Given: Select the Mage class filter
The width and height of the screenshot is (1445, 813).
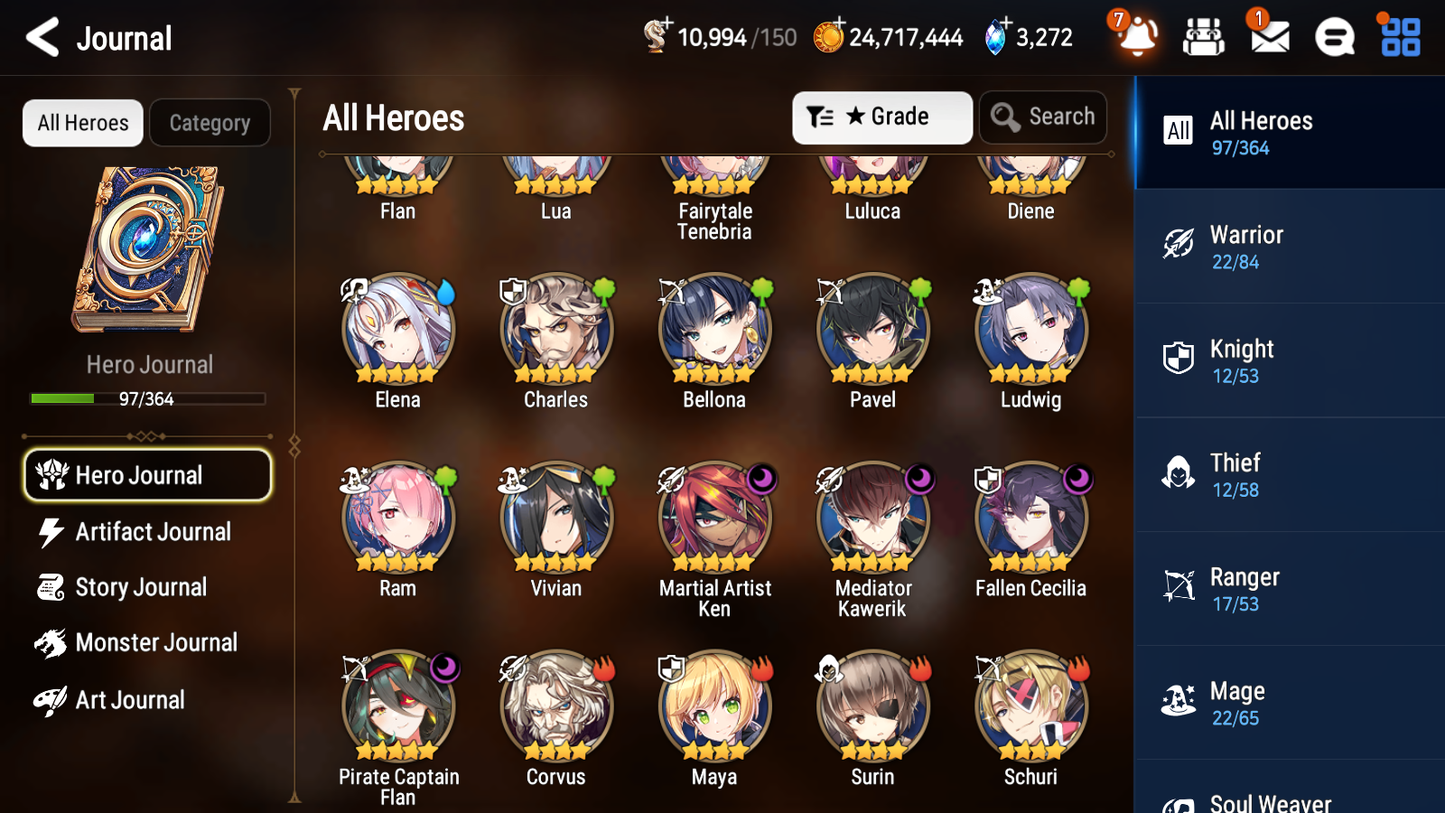Looking at the screenshot, I should click(x=1289, y=702).
